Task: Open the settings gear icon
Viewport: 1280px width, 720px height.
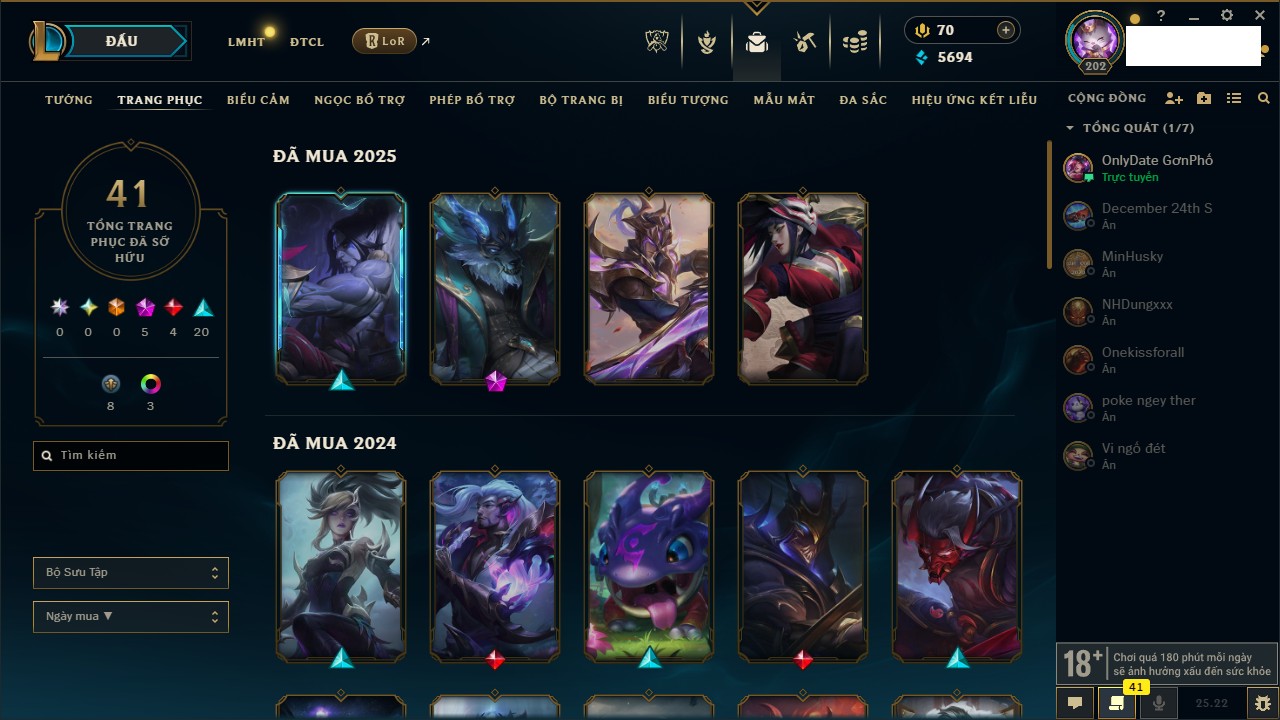Action: (1227, 16)
